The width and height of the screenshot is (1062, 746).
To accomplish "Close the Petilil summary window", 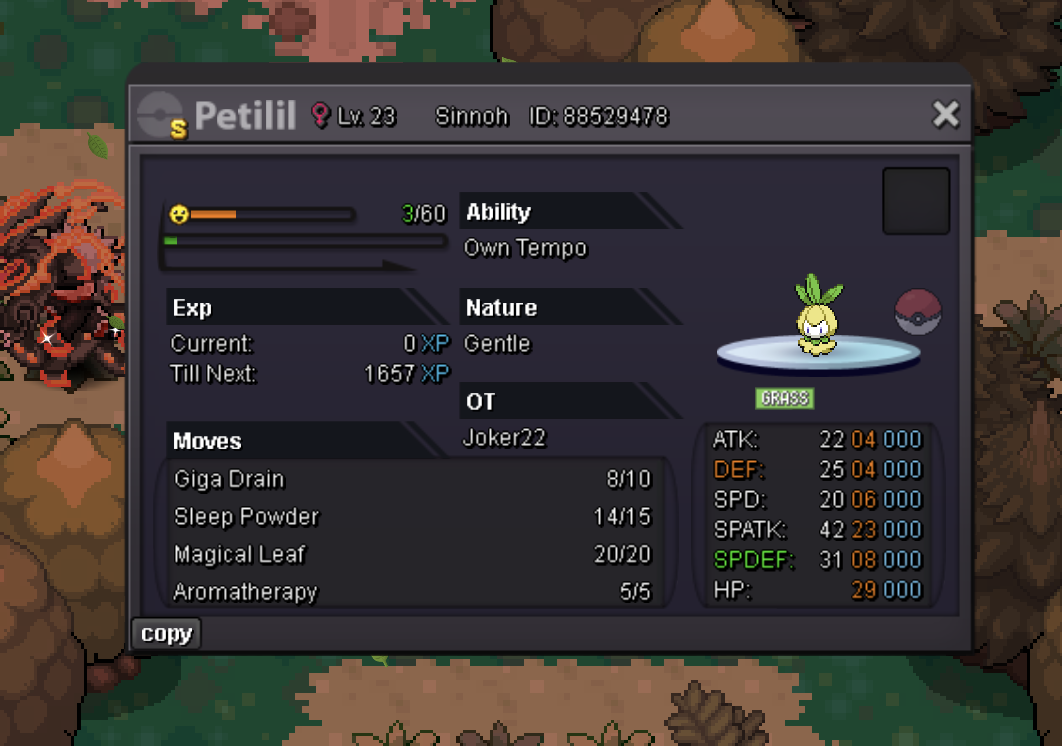I will click(945, 115).
